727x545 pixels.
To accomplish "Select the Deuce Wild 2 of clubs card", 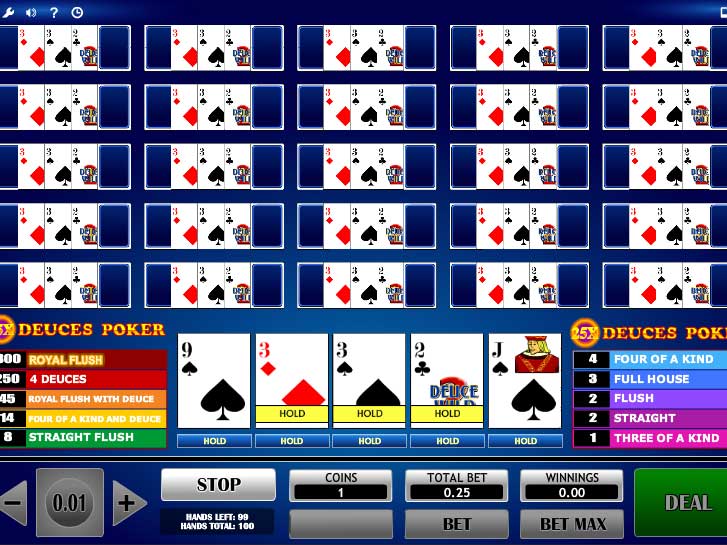I will pyautogui.click(x=447, y=380).
